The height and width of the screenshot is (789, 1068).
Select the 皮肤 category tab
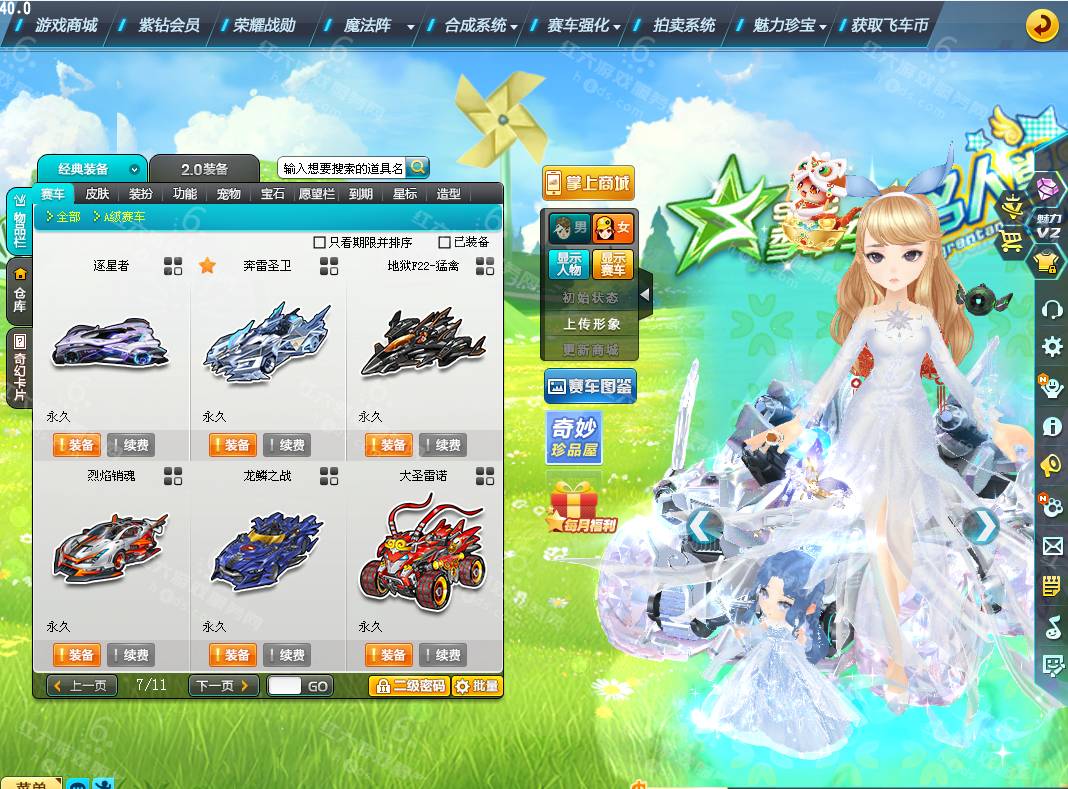tap(97, 194)
